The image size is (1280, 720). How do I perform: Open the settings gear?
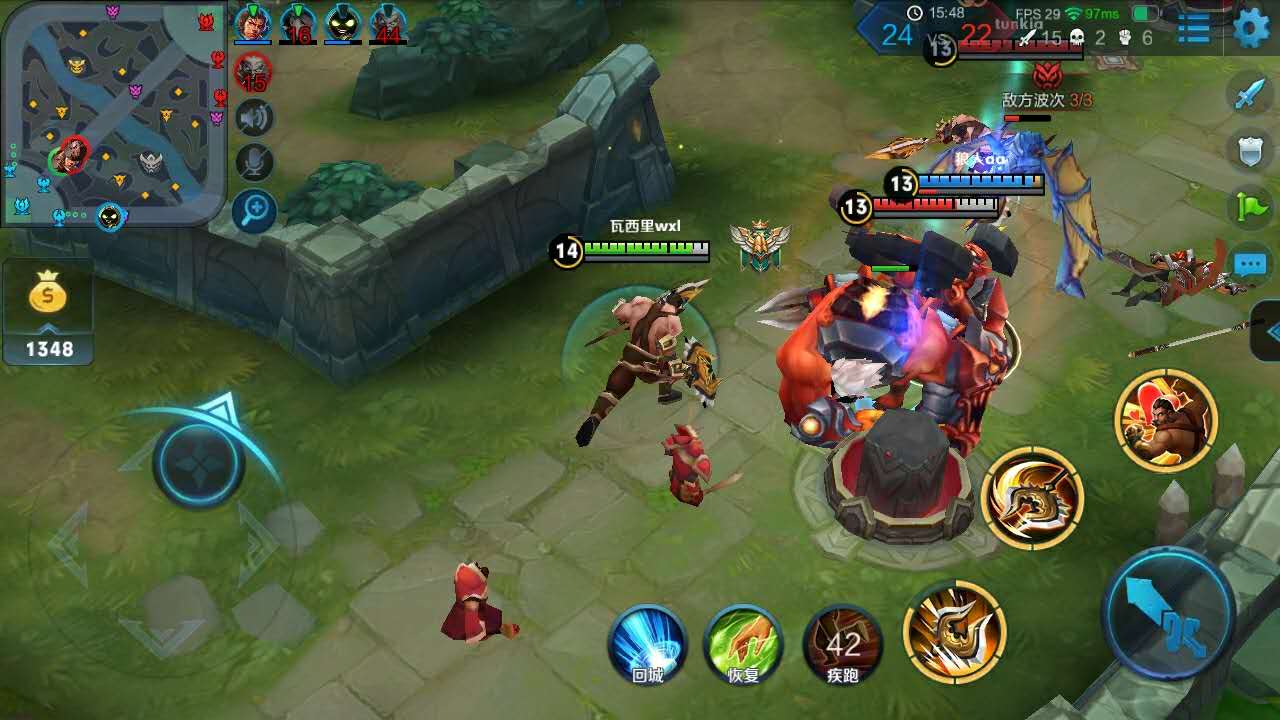tap(1251, 28)
